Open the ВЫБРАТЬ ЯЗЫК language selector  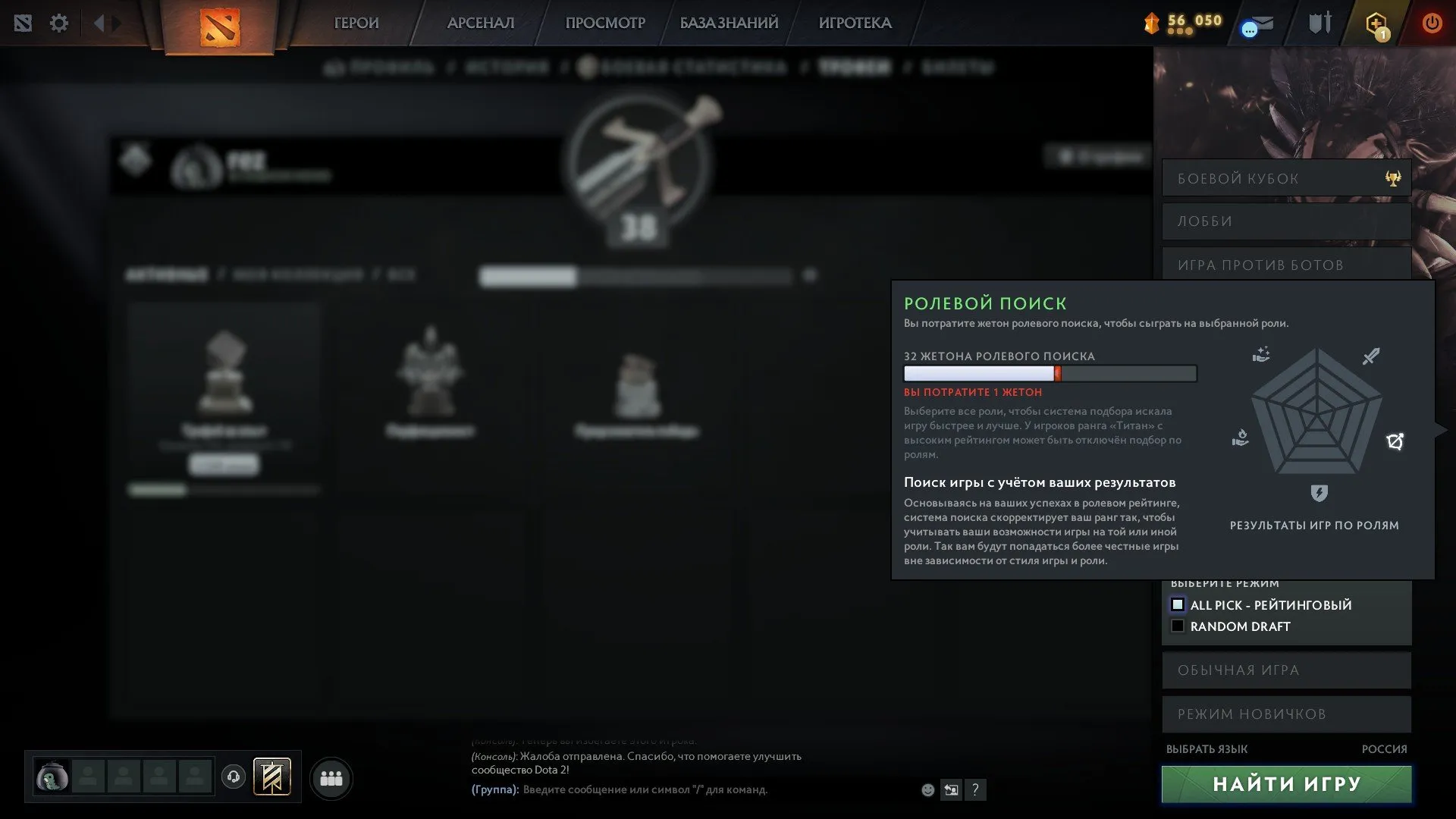1207,749
